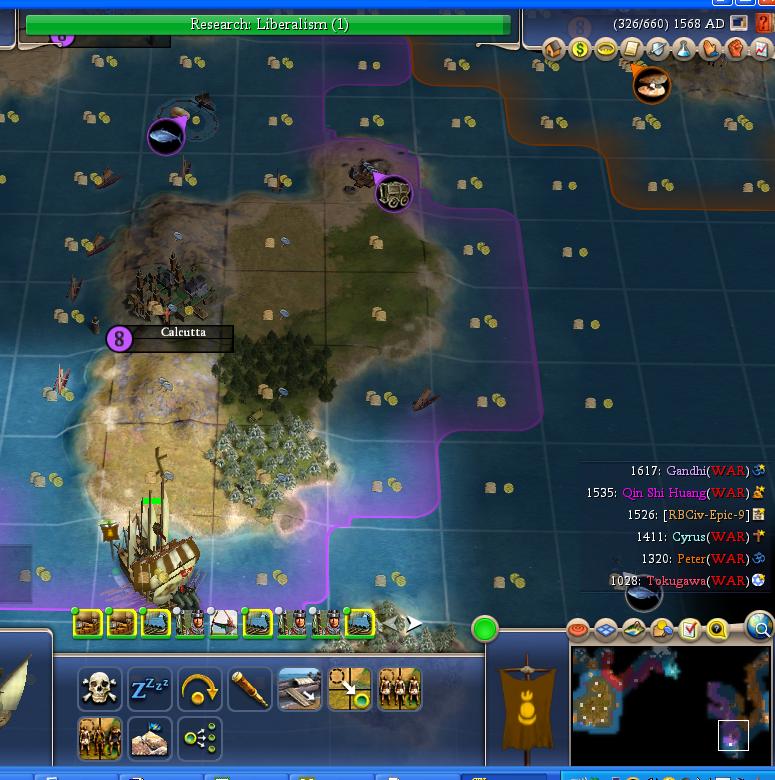
Task: Put the unit to sleep (Zzz)
Action: (150, 690)
